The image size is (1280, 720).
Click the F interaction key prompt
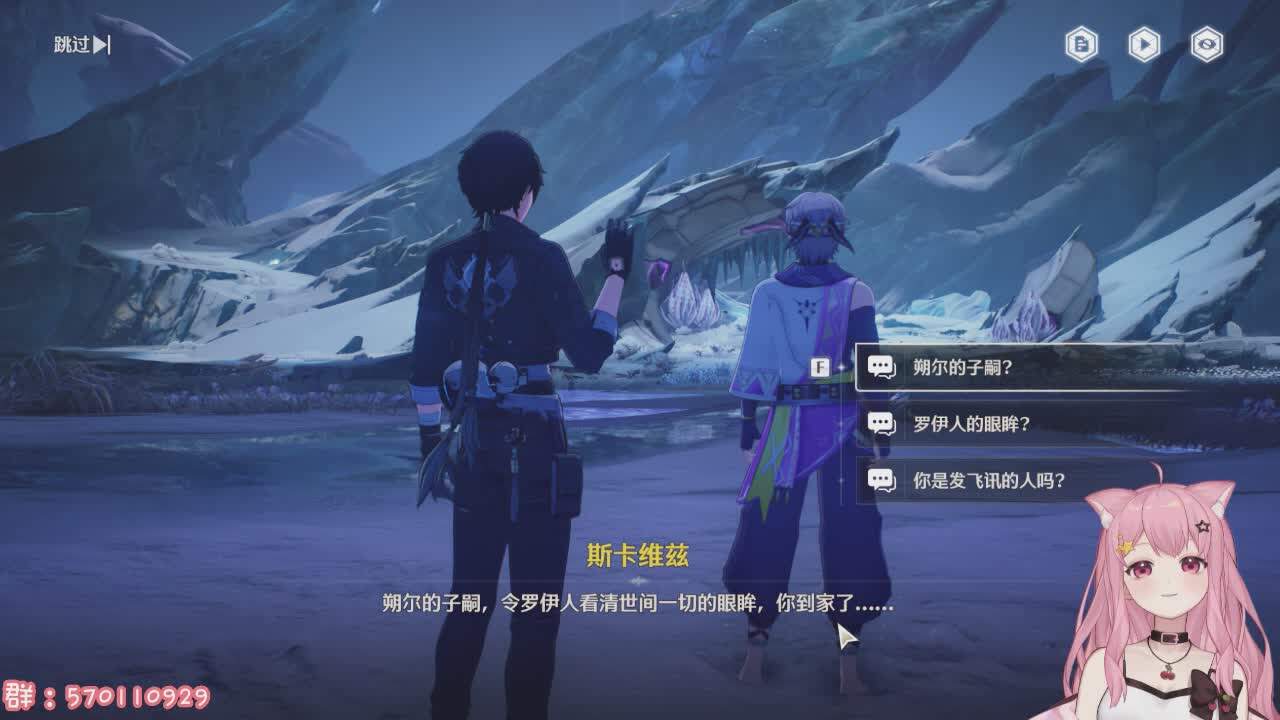819,368
